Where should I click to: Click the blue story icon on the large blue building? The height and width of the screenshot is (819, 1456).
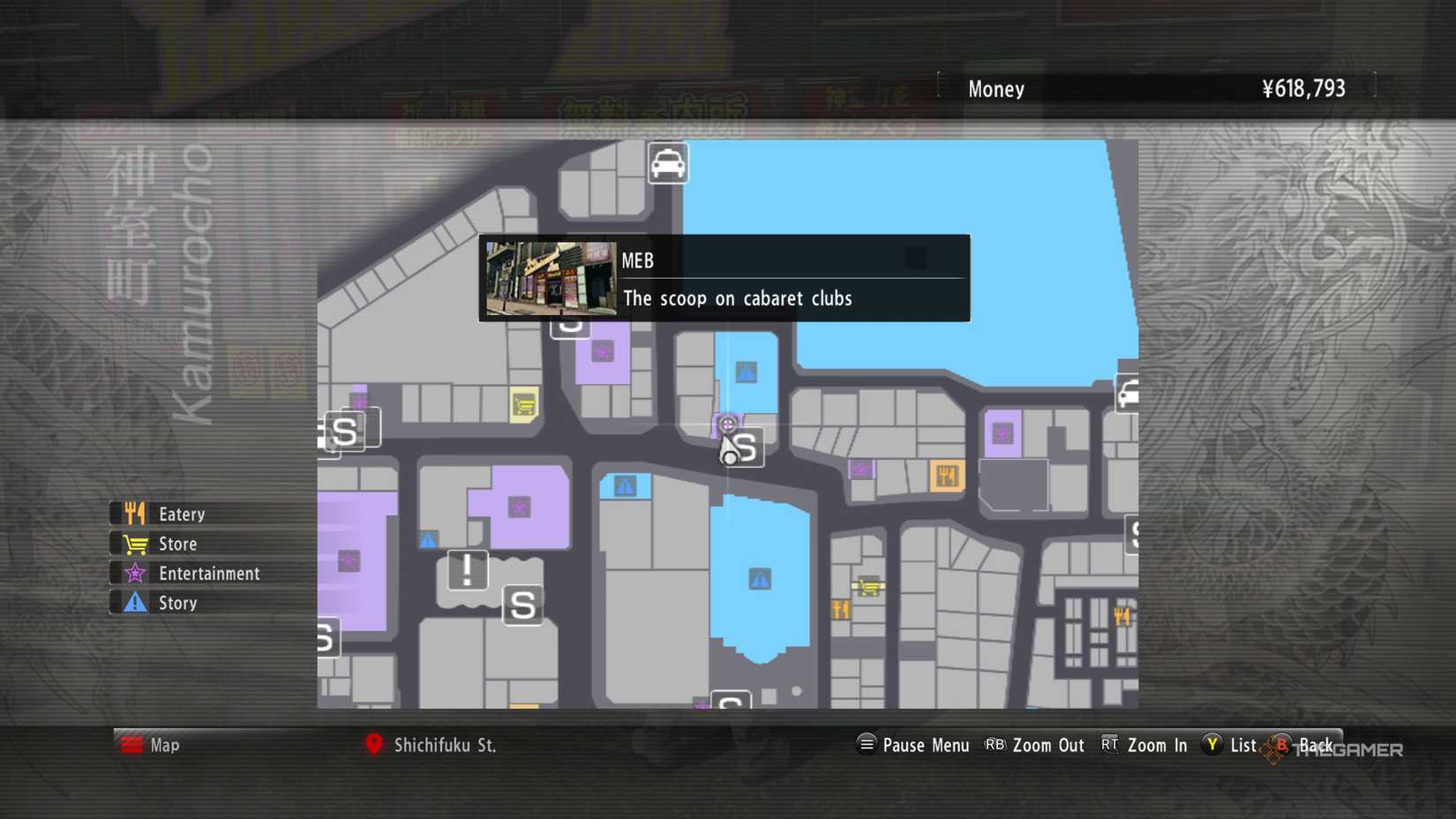[760, 578]
